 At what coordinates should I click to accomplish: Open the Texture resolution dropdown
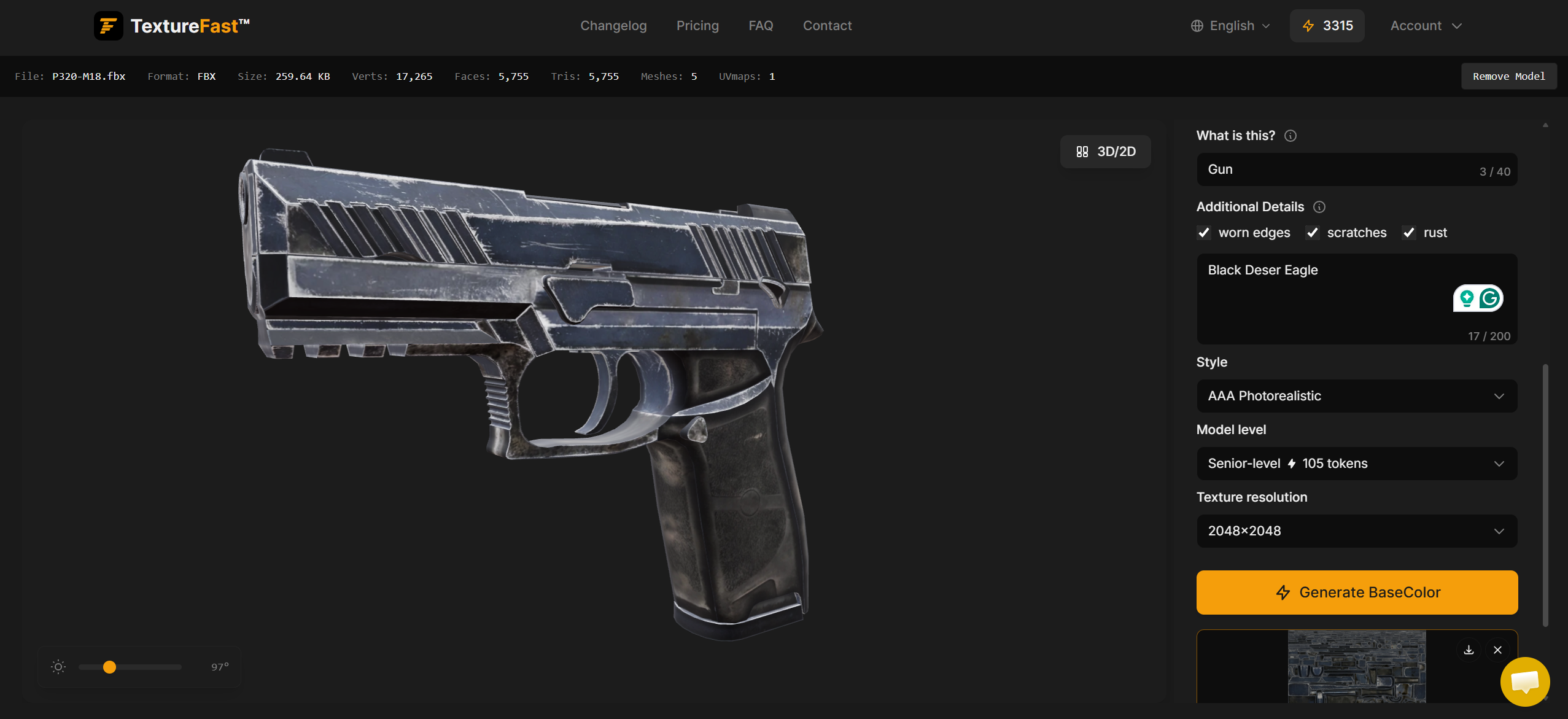point(1356,531)
